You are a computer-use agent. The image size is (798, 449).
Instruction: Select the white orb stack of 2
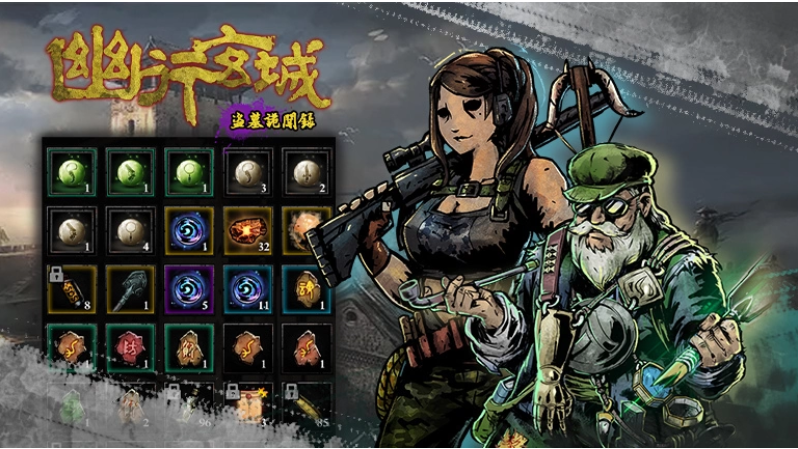point(301,172)
